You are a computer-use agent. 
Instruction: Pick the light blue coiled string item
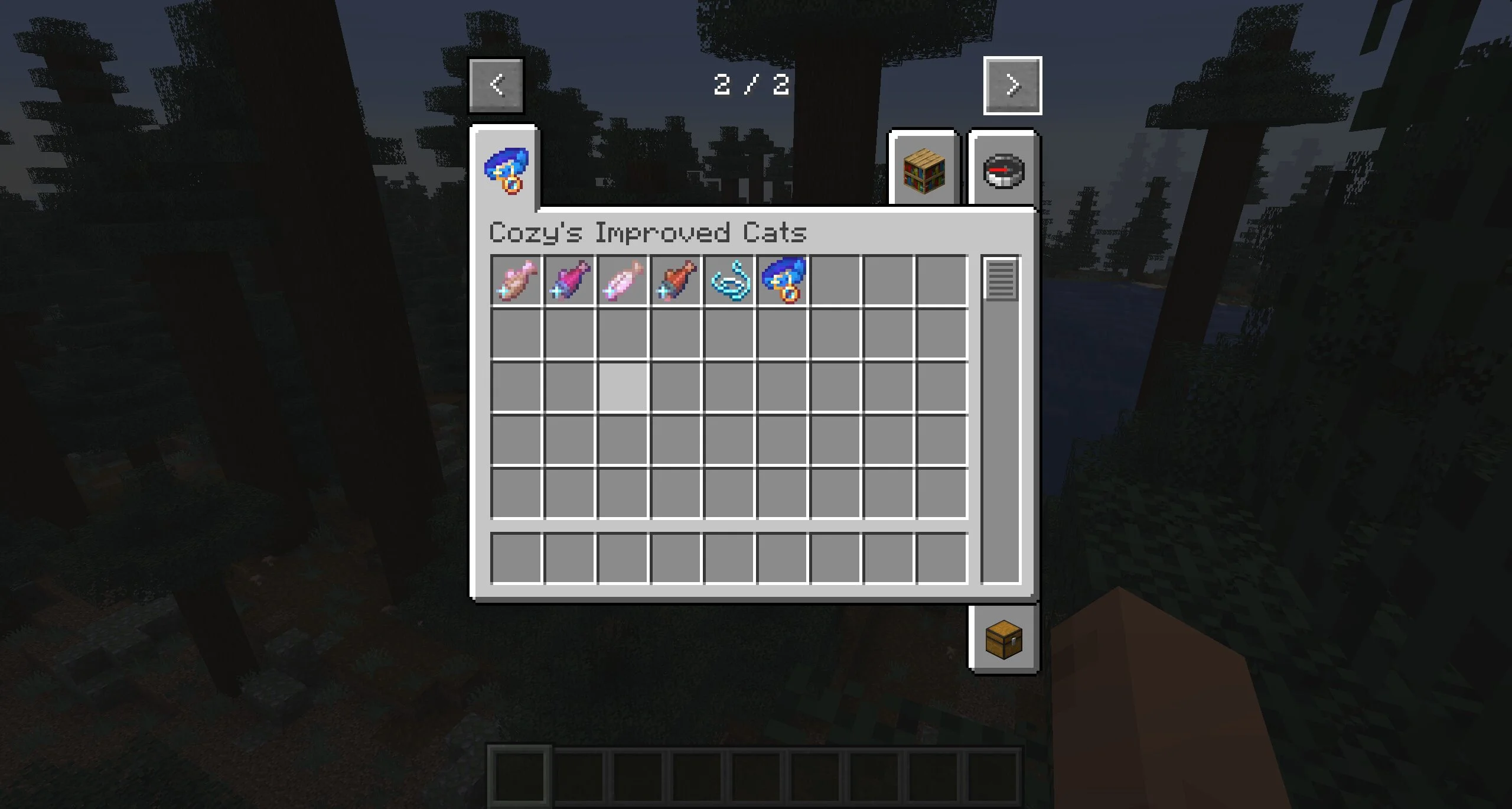729,281
